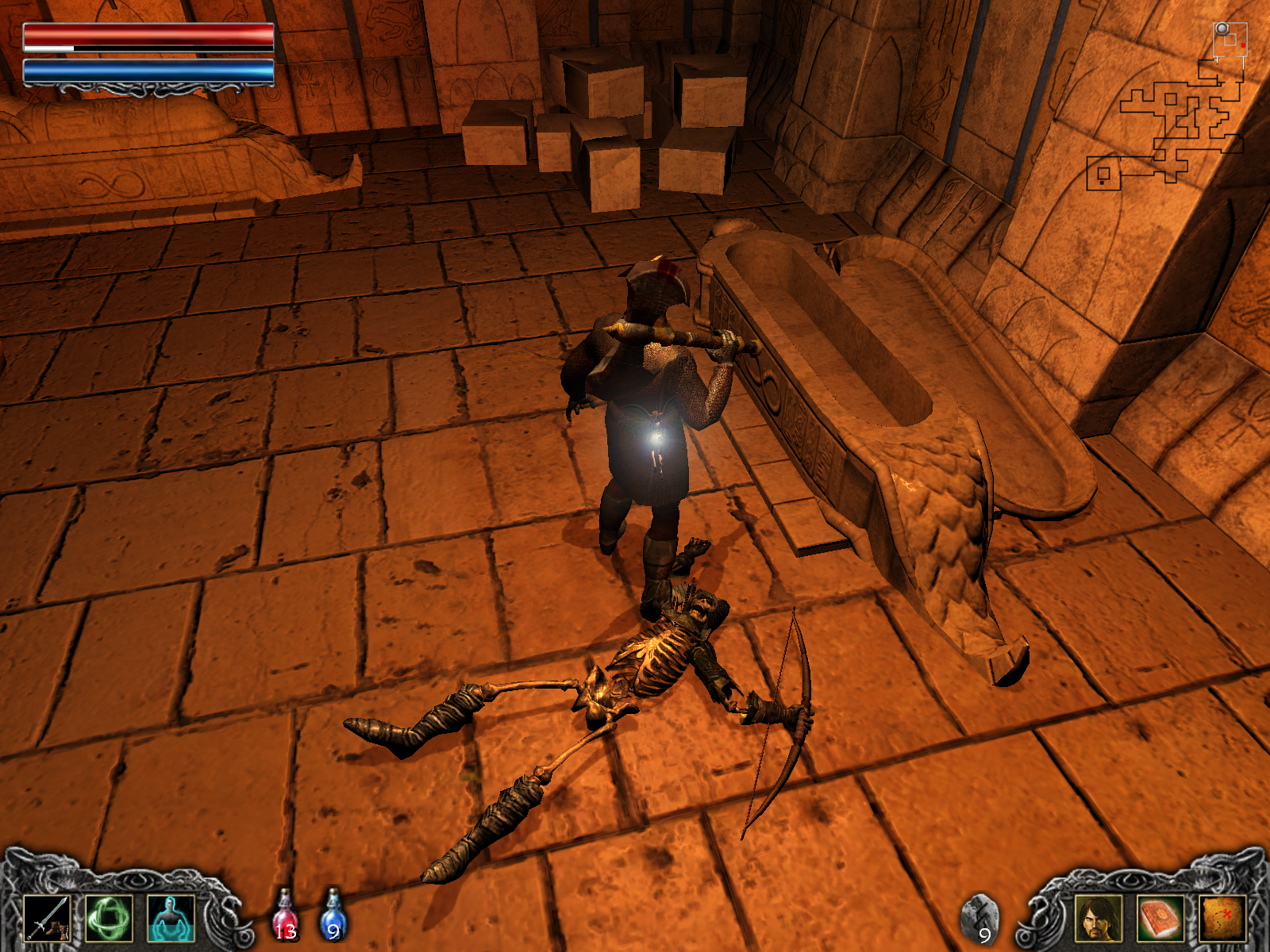
Task: Activate the cyan glowing figure spell
Action: pos(171,918)
